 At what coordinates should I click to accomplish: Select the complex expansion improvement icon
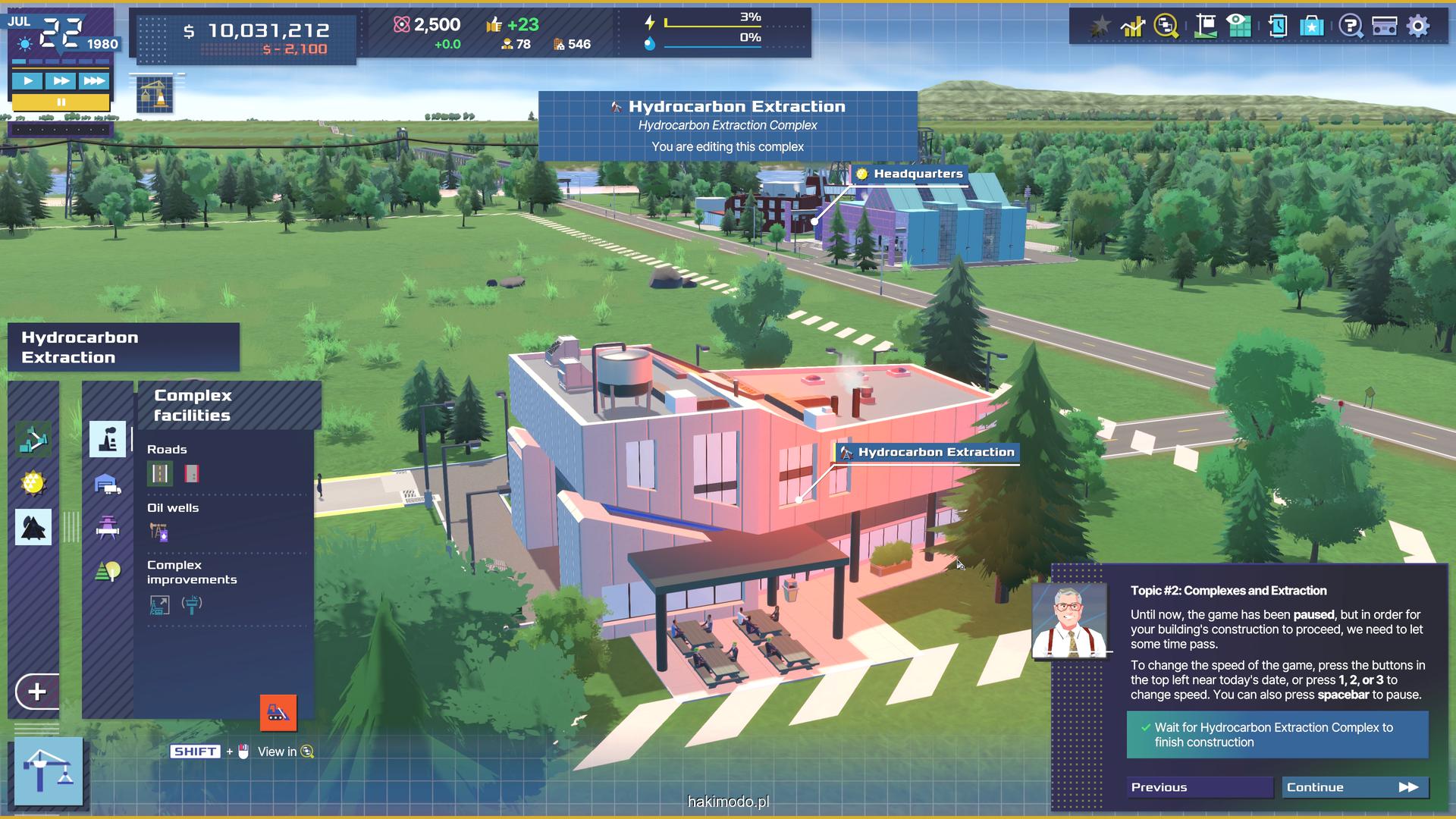[159, 605]
